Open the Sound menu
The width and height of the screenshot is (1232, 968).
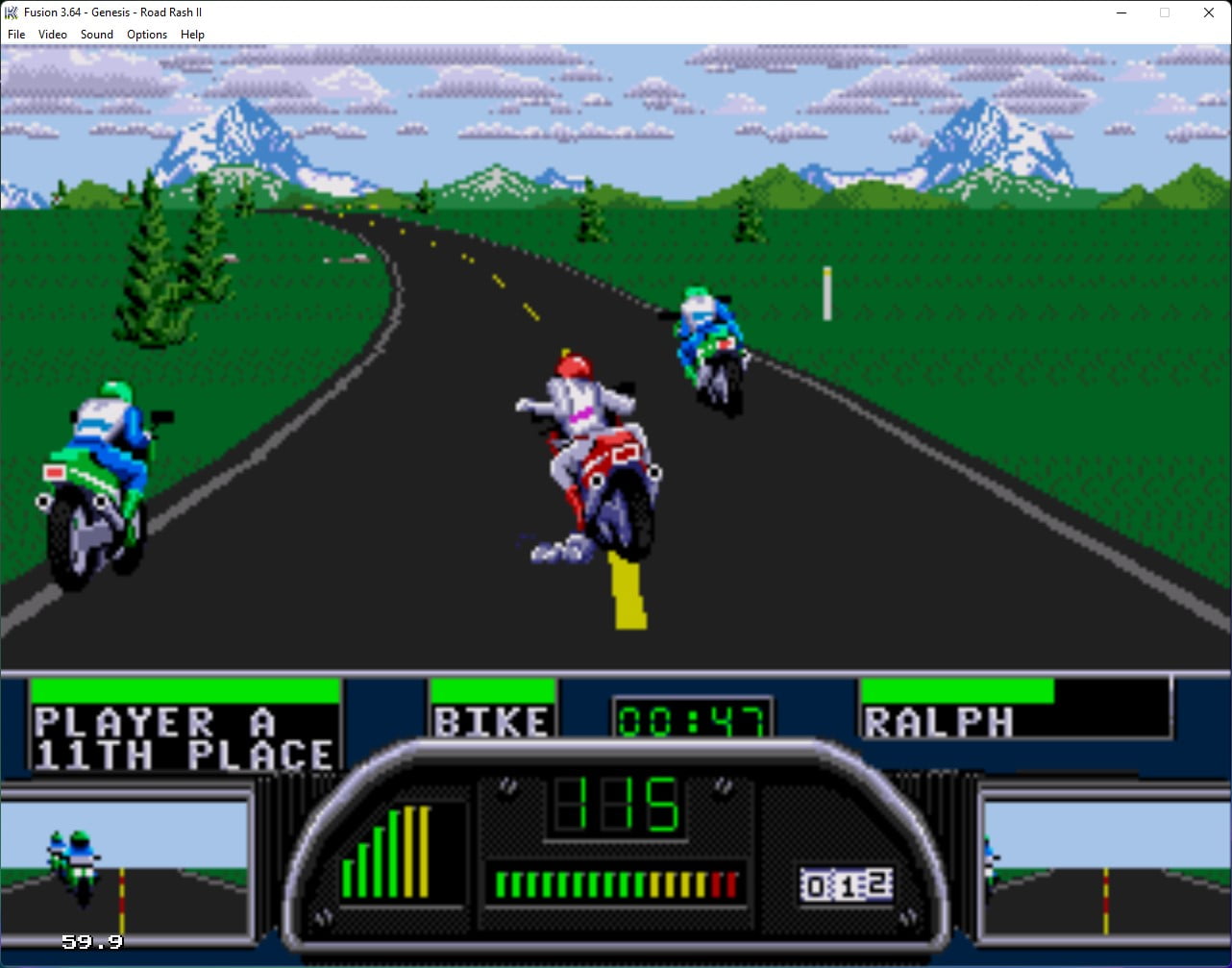(x=96, y=34)
